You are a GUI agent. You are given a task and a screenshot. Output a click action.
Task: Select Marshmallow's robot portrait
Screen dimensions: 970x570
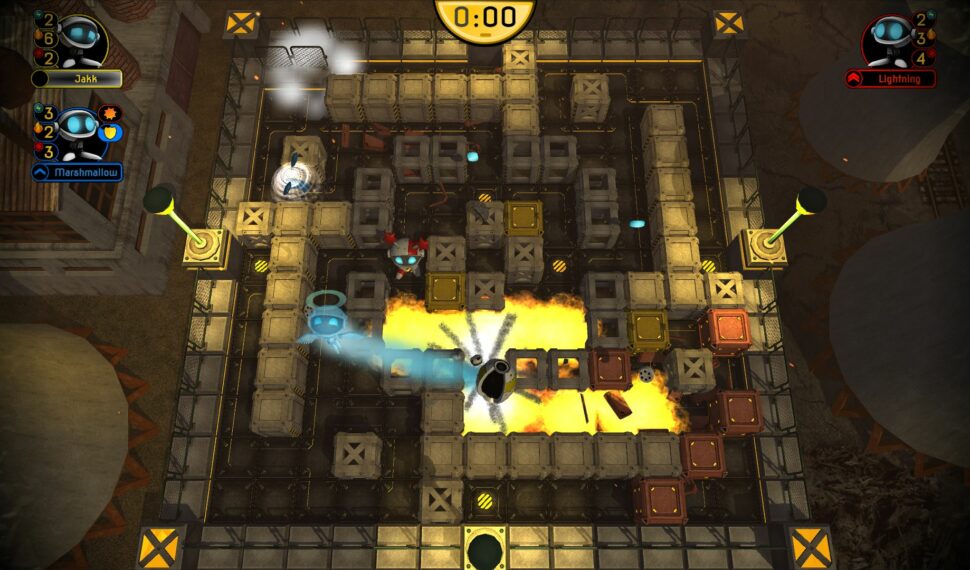click(78, 131)
